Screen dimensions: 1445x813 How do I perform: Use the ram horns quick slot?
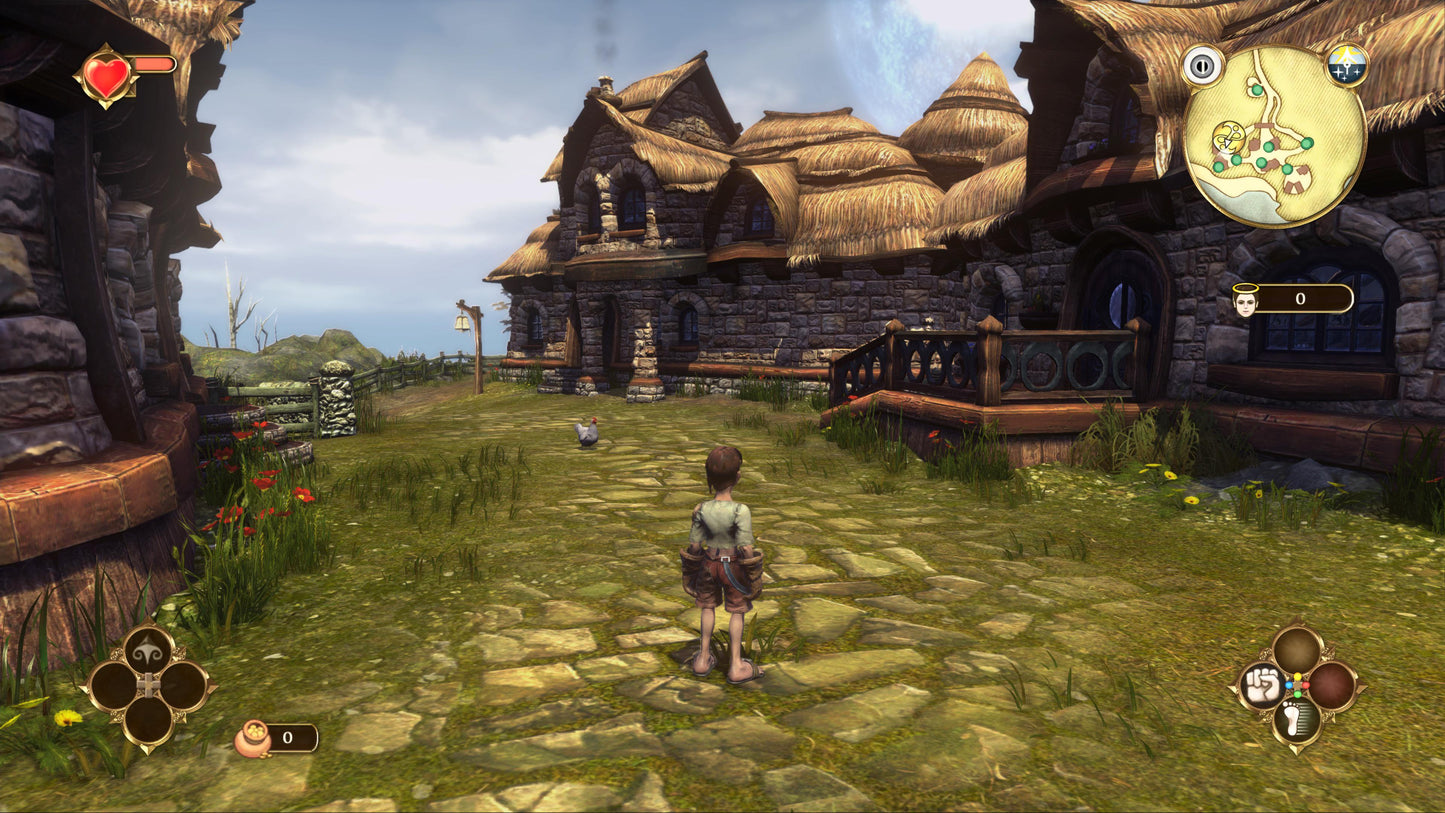(x=148, y=650)
